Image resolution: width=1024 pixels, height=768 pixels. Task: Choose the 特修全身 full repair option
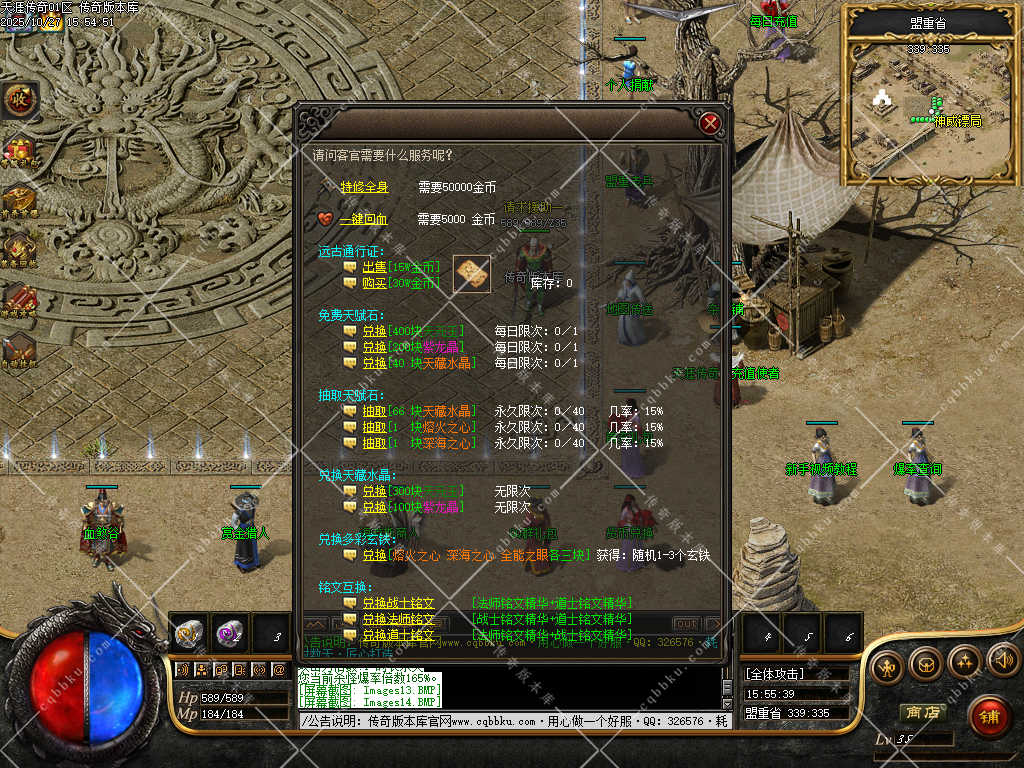[x=363, y=187]
